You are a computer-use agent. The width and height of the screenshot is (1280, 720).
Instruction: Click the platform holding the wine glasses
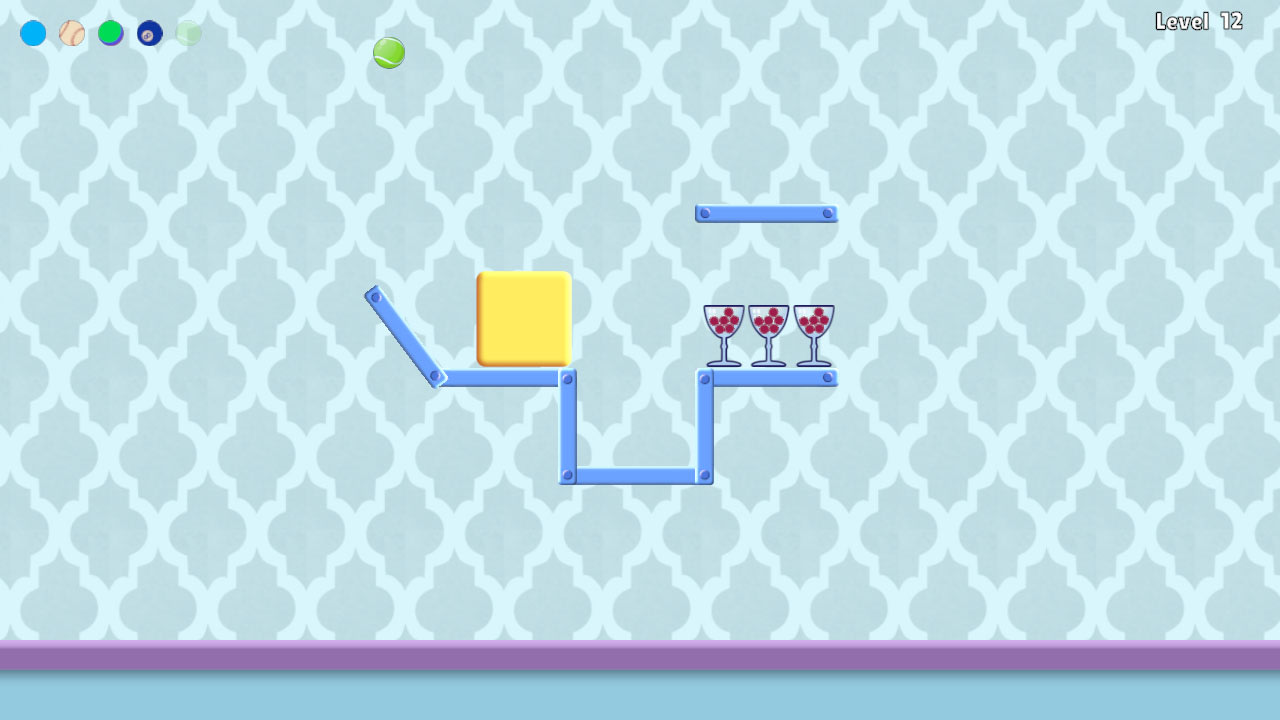pos(768,380)
